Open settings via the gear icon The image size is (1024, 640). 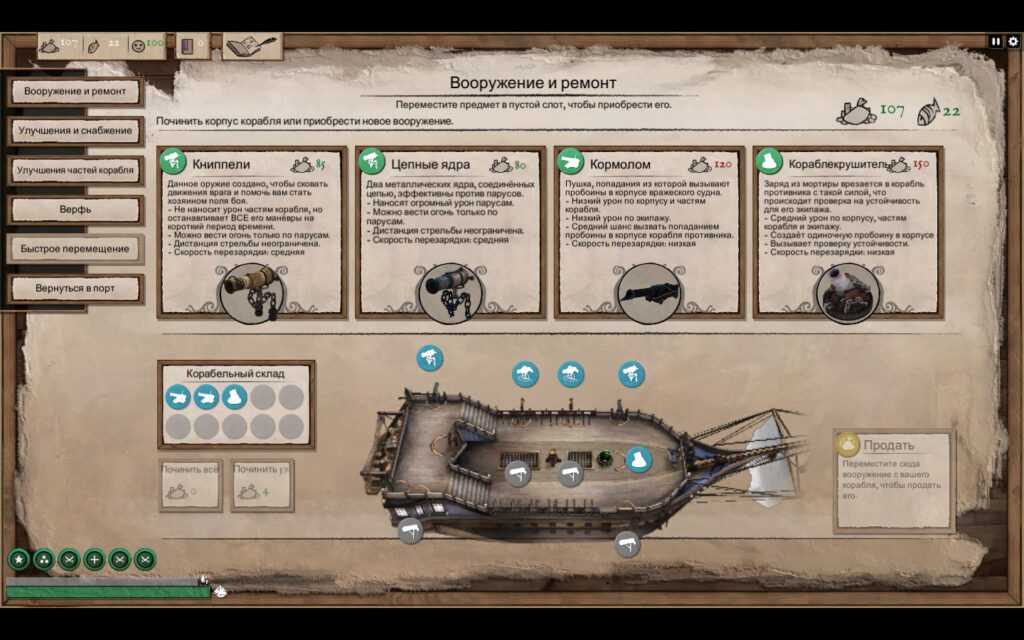coord(1012,42)
